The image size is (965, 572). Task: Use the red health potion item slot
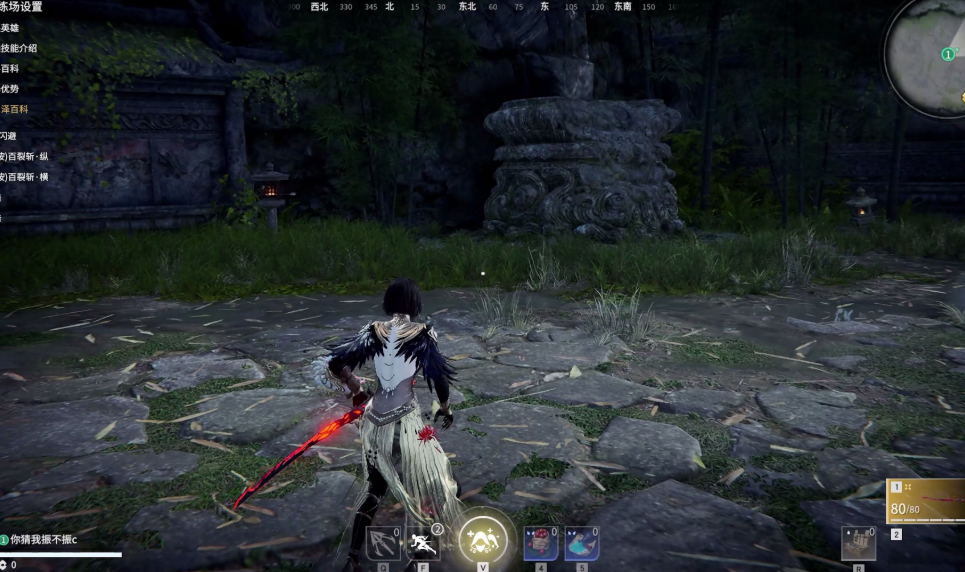[x=540, y=544]
